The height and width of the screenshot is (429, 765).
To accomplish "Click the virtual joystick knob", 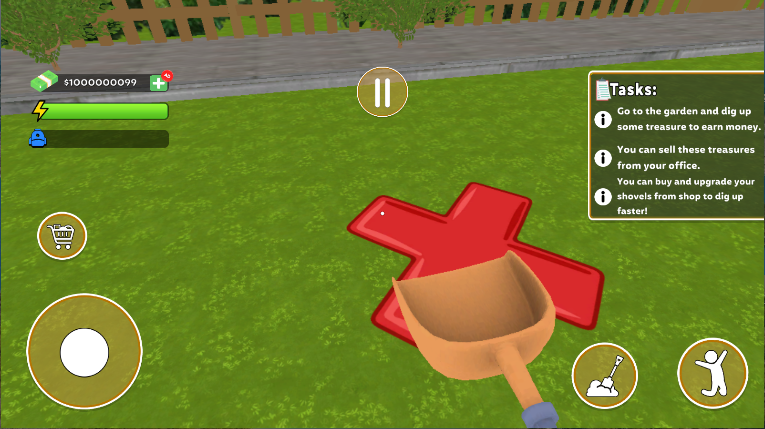I will [84, 351].
